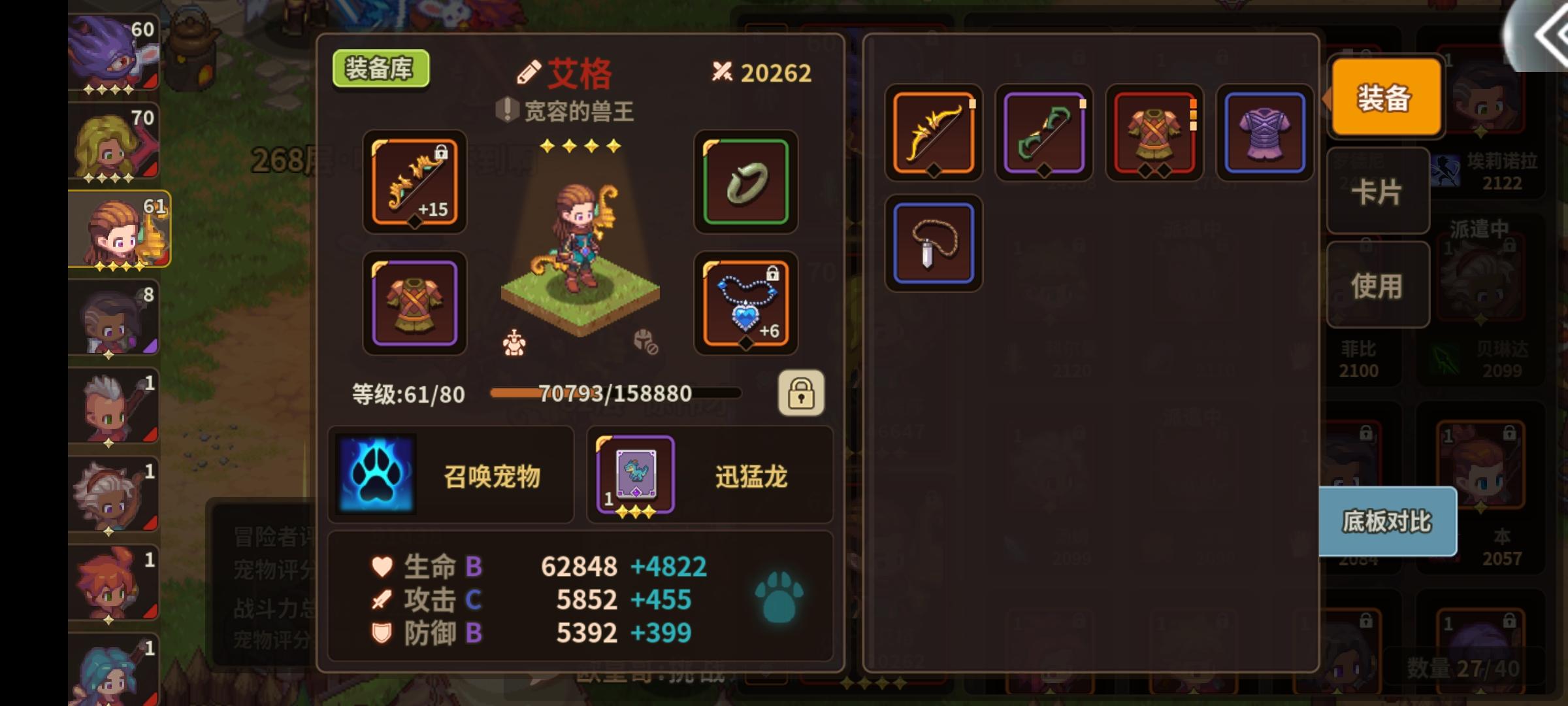The height and width of the screenshot is (706, 1568).
Task: Open the equipped purple armor slot
Action: 414,303
